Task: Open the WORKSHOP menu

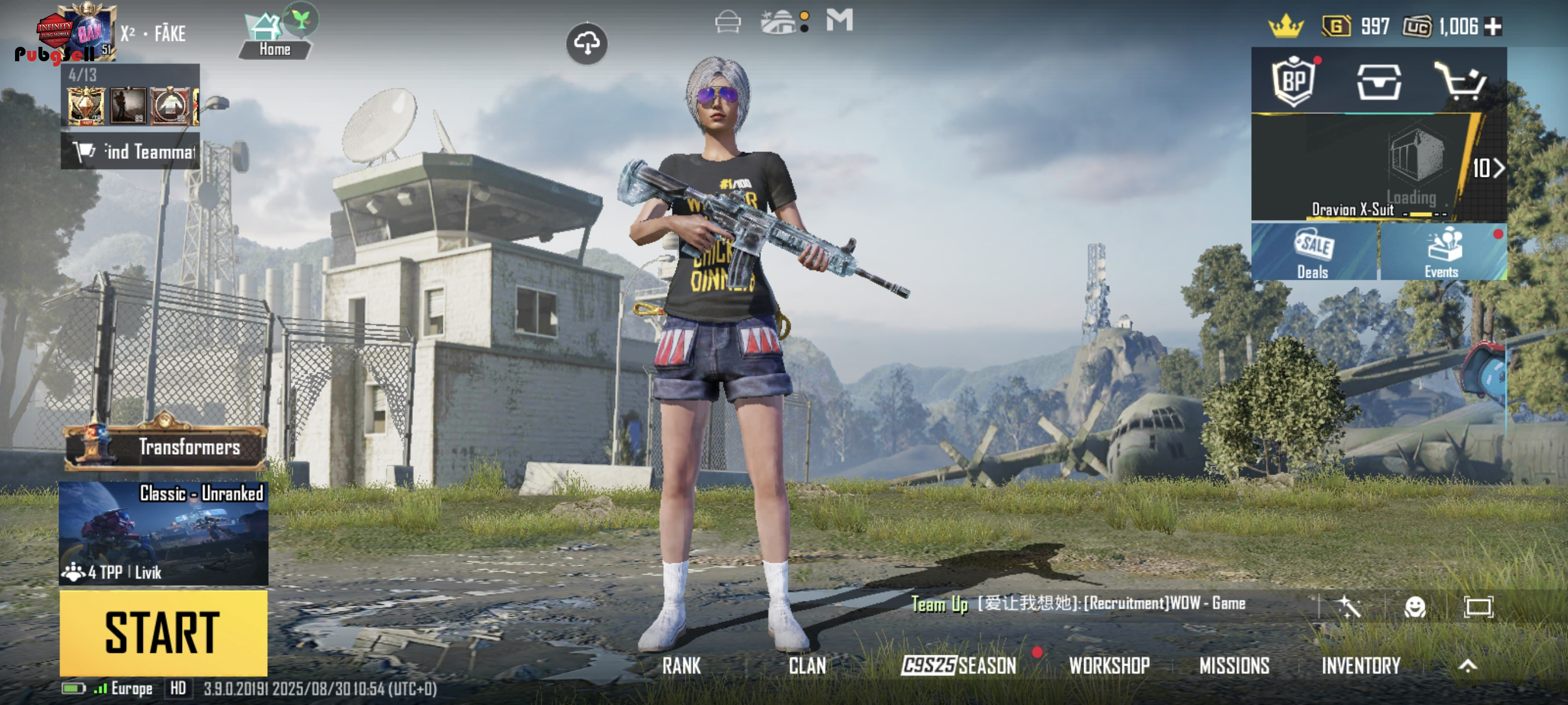Action: (1109, 666)
